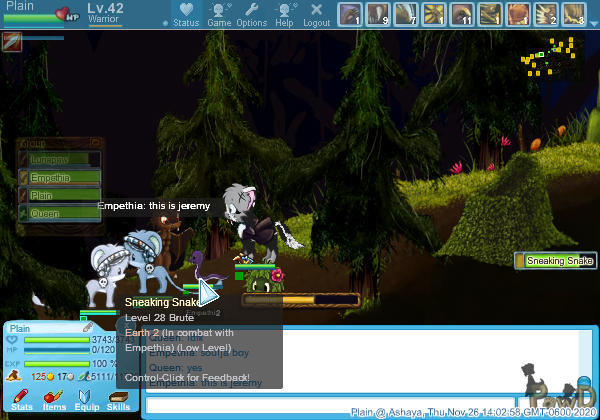The width and height of the screenshot is (600, 420).
Task: Select Empethia in the group list
Action: tap(61, 178)
